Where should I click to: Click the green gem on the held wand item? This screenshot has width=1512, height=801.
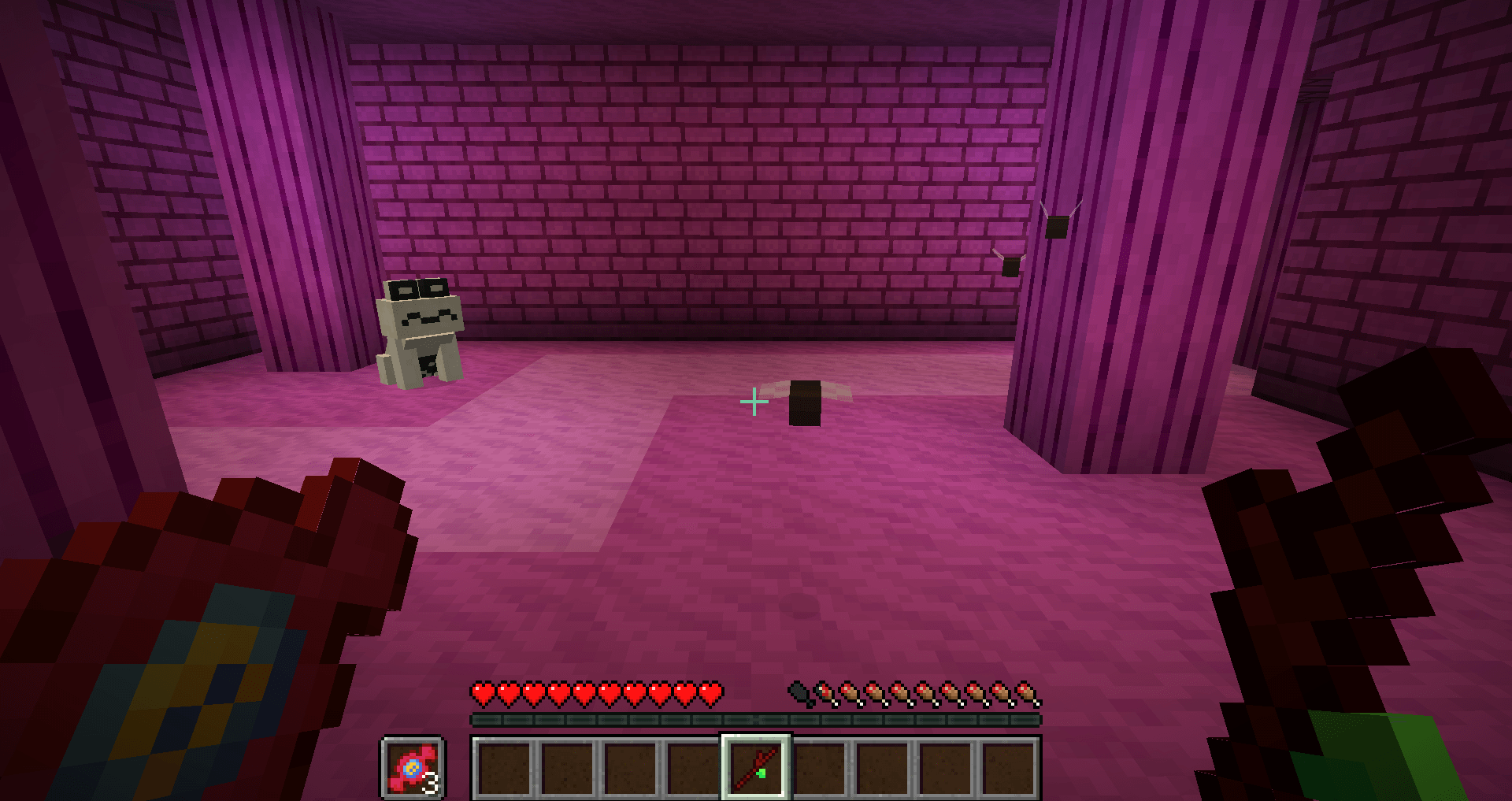[761, 775]
